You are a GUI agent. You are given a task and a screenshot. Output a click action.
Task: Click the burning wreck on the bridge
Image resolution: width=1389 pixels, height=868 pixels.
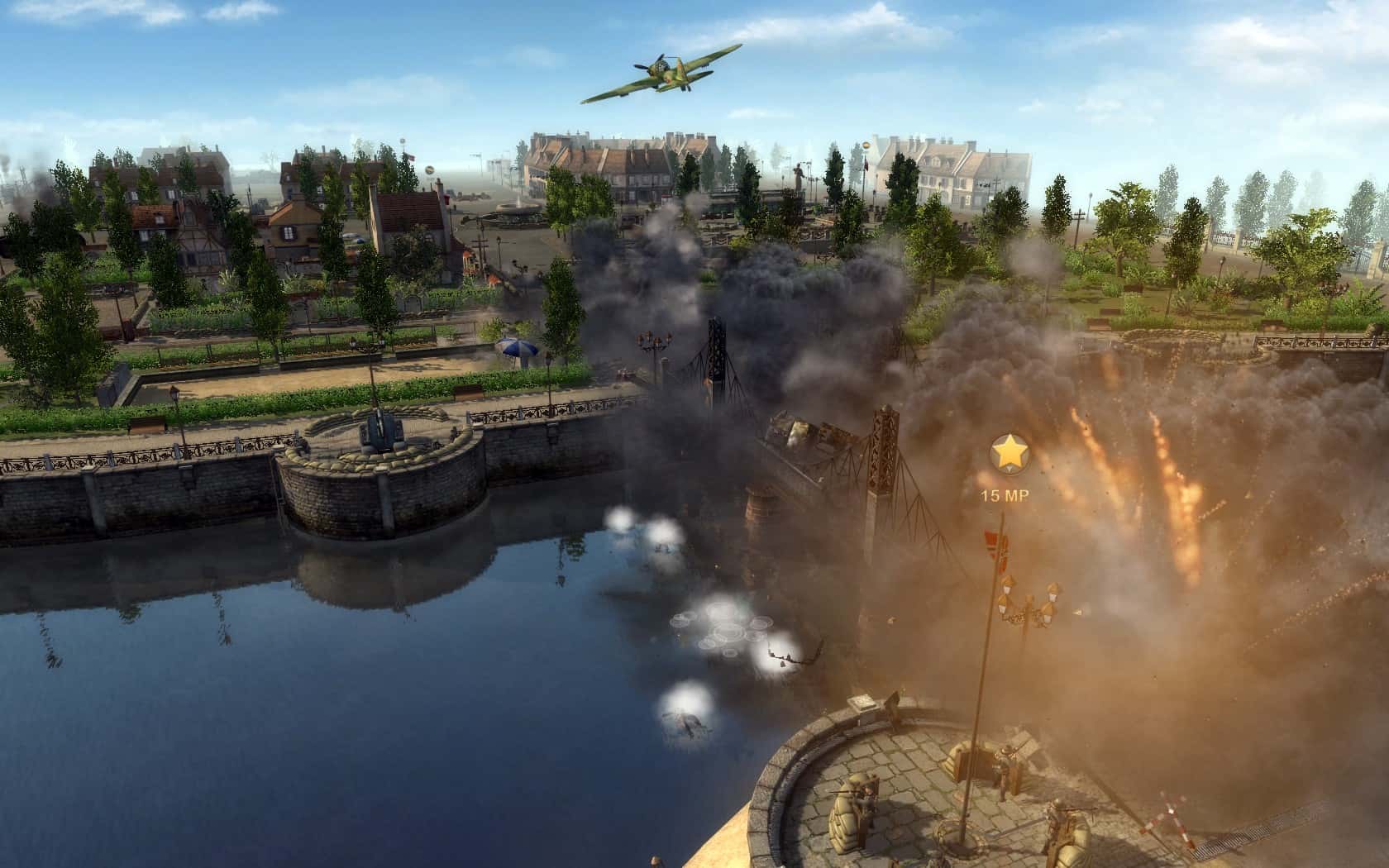point(798,430)
